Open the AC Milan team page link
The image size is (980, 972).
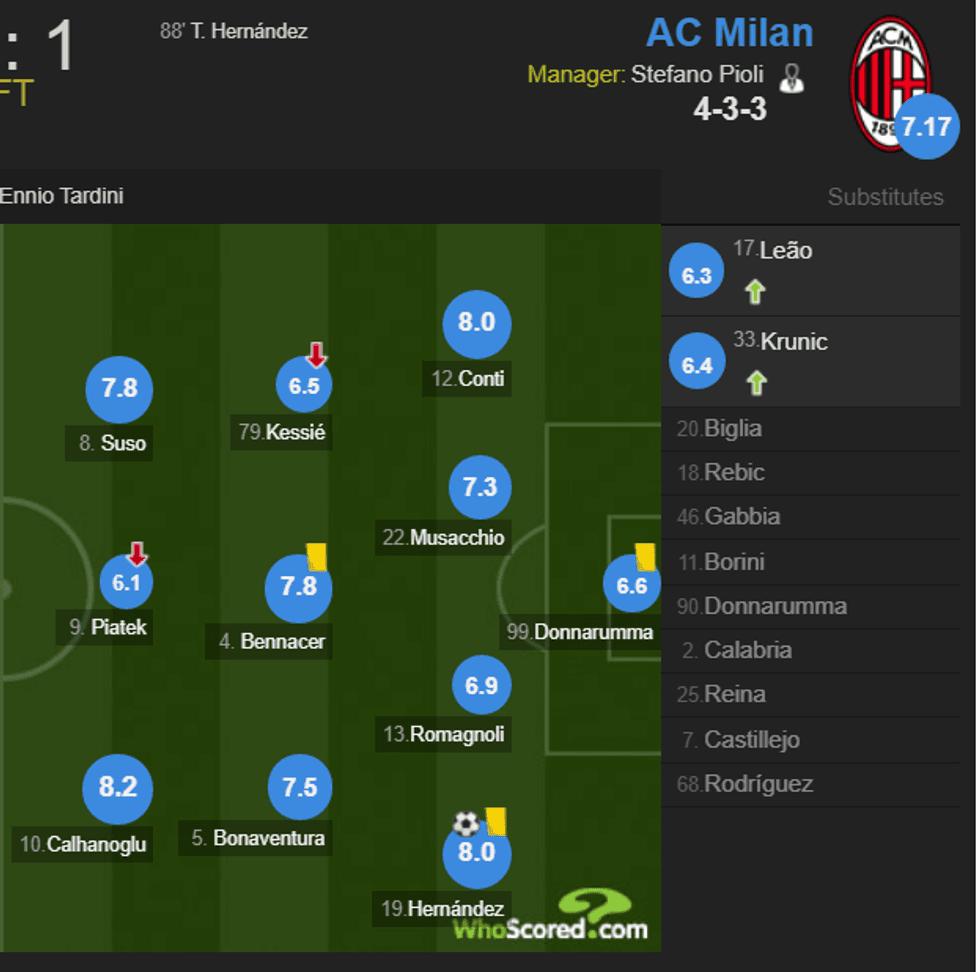point(729,33)
